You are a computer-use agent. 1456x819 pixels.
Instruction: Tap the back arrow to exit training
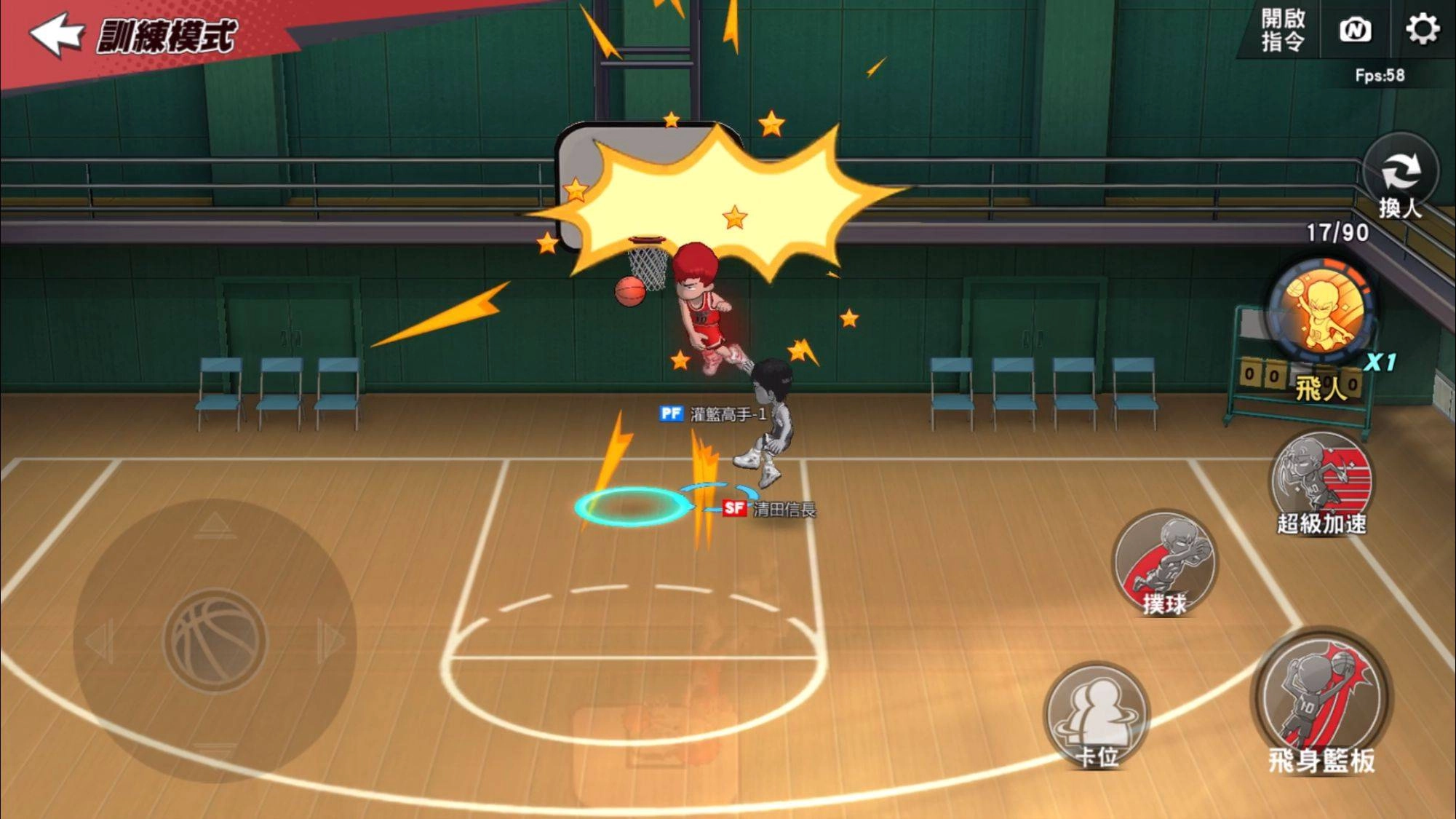[x=58, y=34]
